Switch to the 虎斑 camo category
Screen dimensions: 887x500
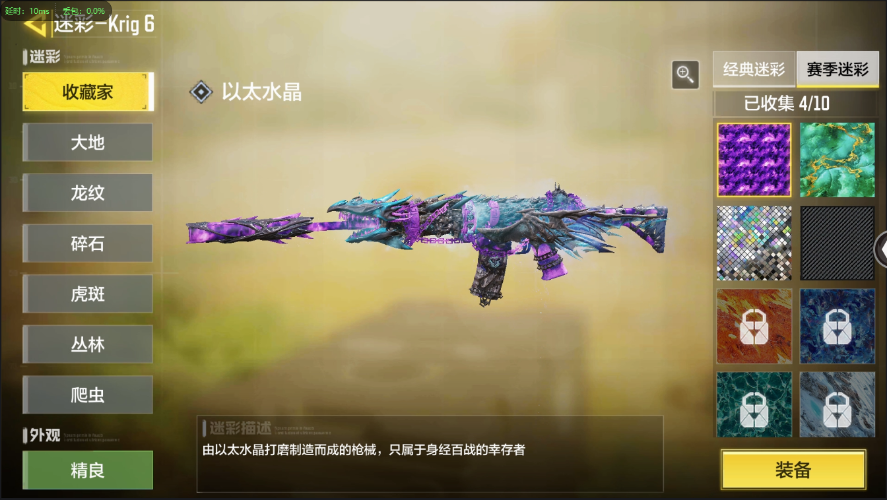point(88,294)
